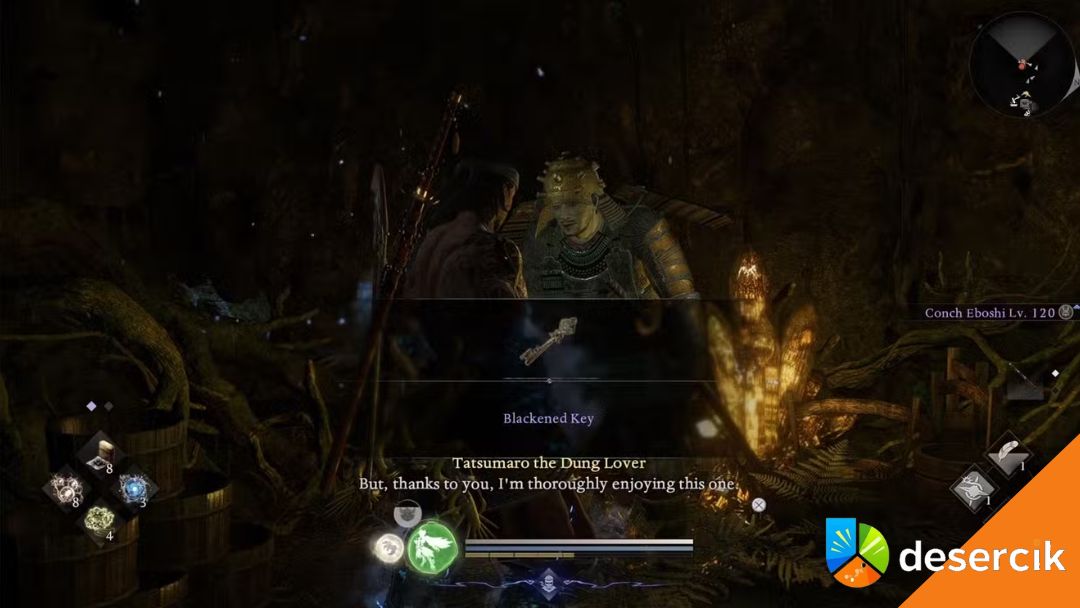Select the white talisman shortcut with 8 charges

coord(64,489)
